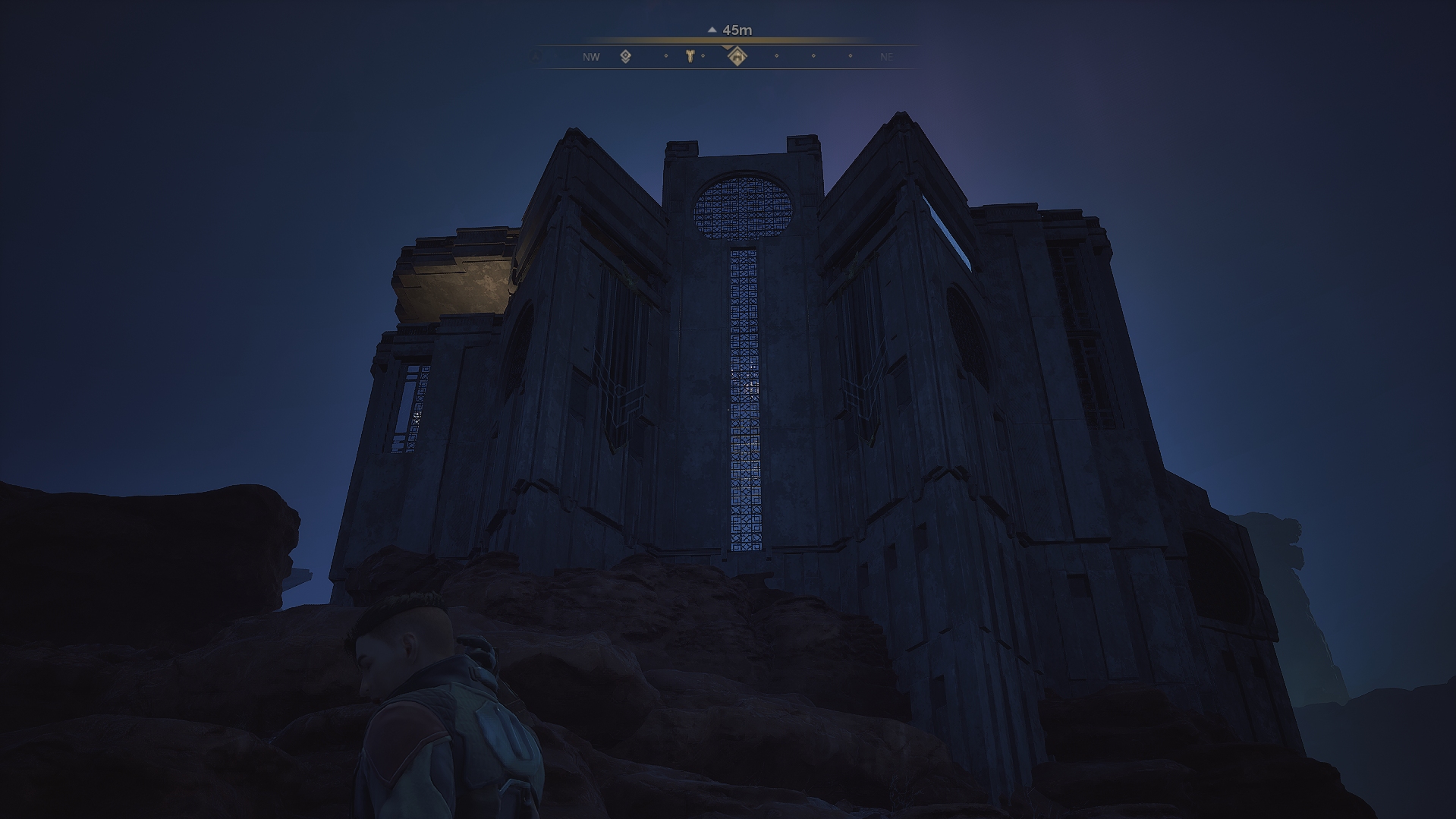Select the tracked building marker on the compass

736,56
